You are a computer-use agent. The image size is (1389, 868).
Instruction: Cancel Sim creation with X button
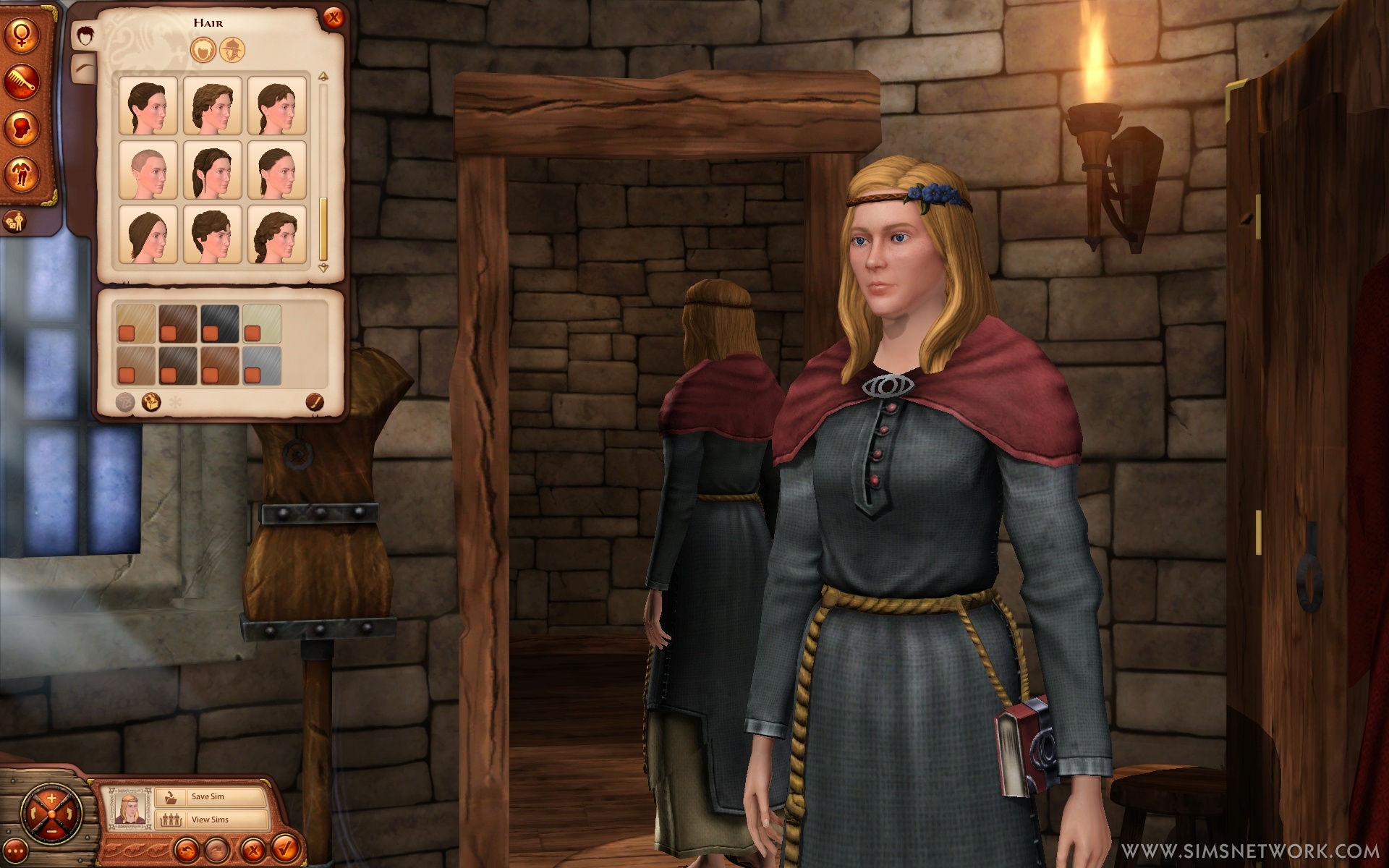click(251, 848)
